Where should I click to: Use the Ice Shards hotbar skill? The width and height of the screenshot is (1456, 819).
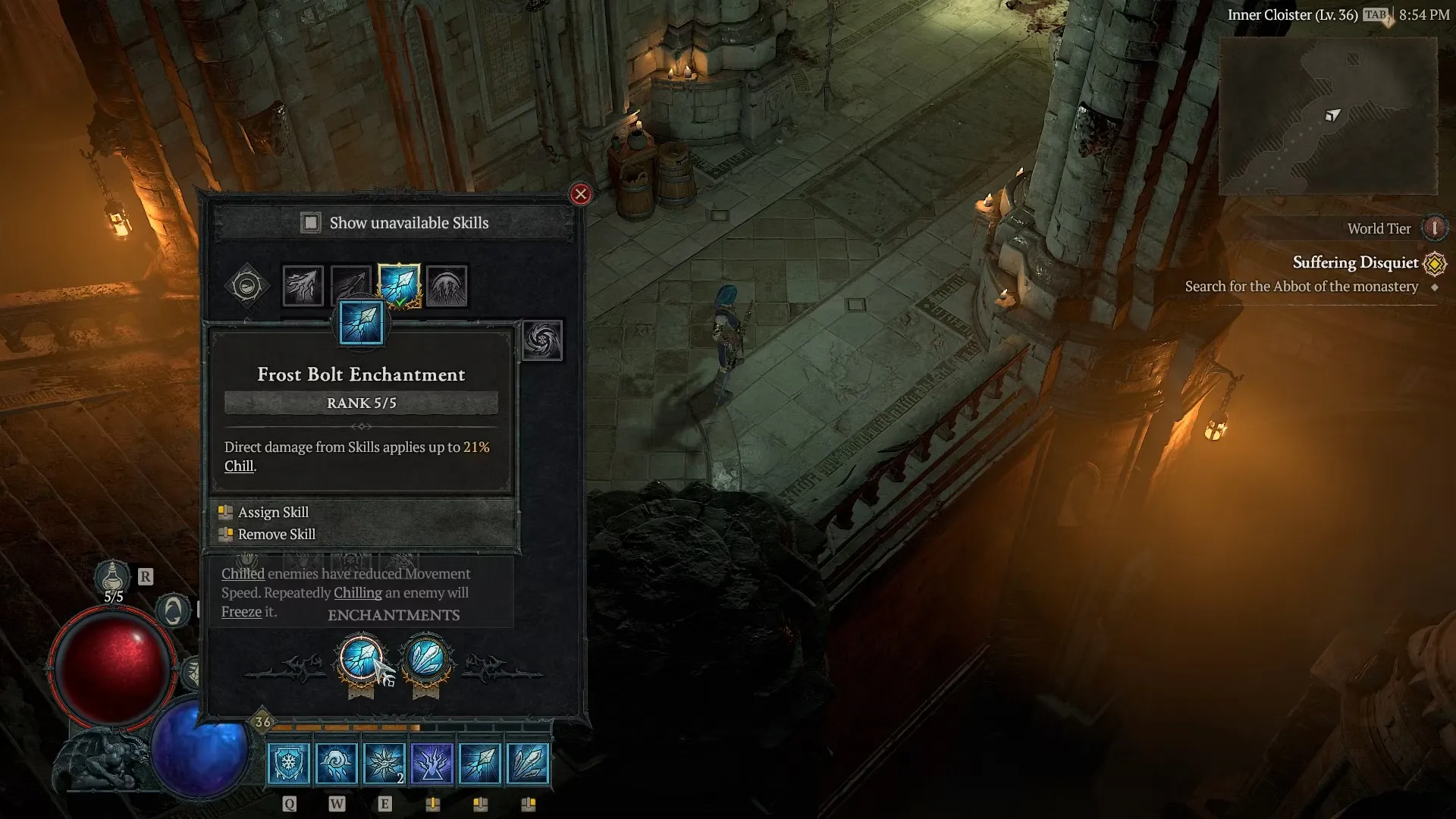click(528, 762)
